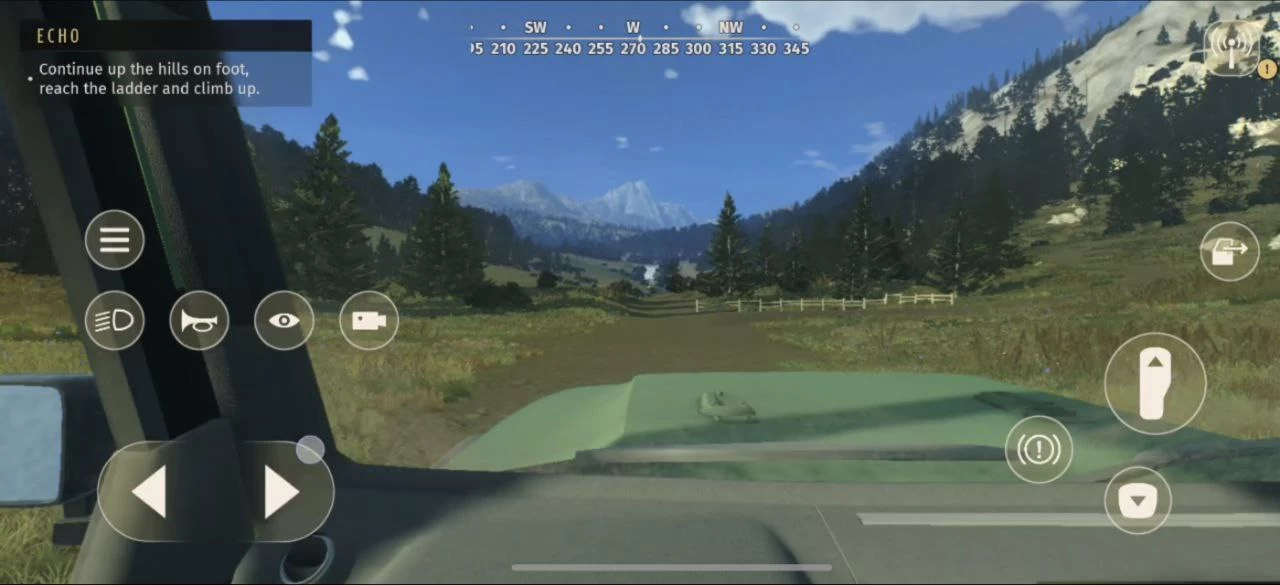Step on the accelerator pedal
This screenshot has width=1280, height=585.
(x=1155, y=383)
